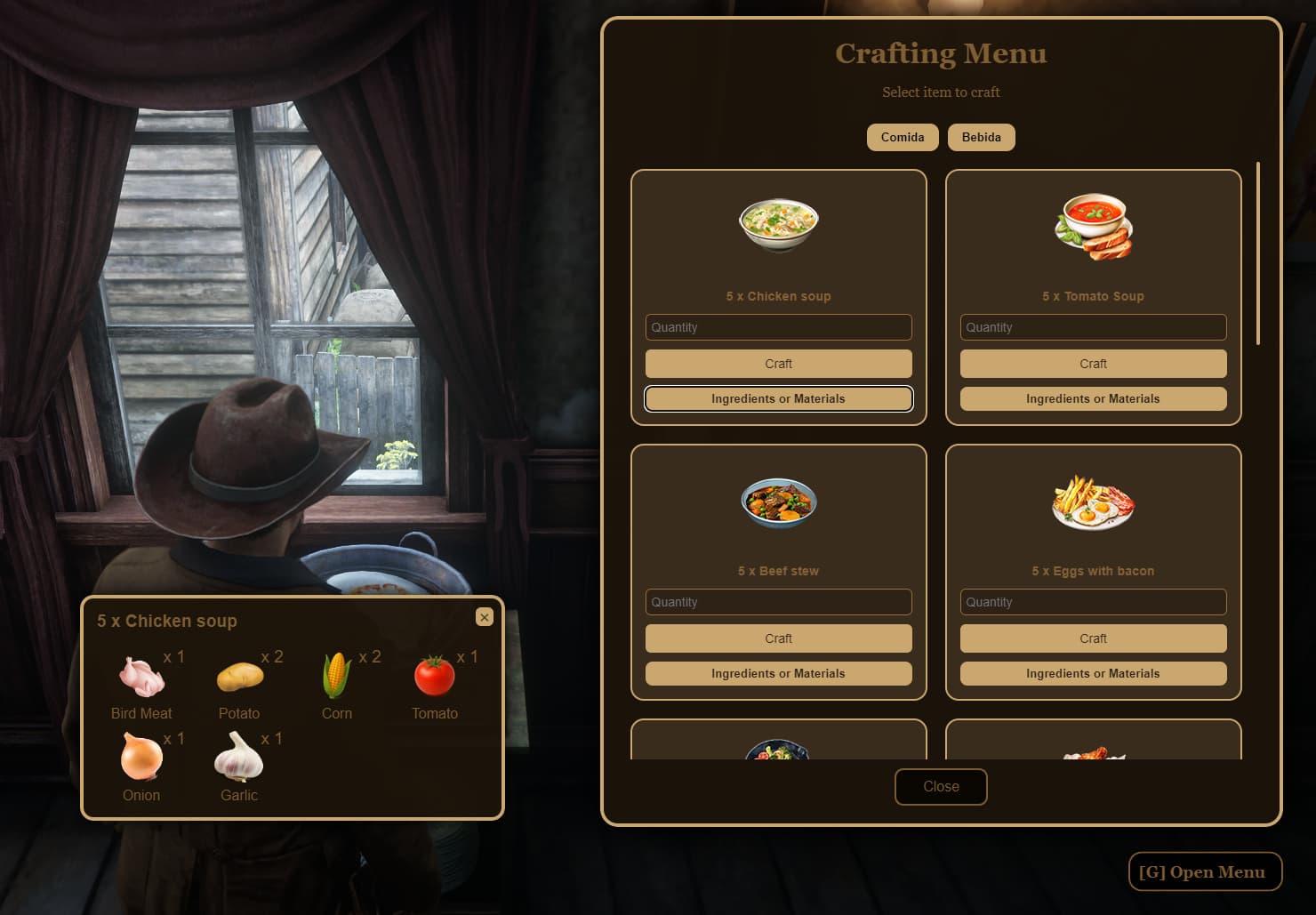1316x915 pixels.
Task: Select the Bird Meat ingredient icon
Action: [x=140, y=674]
